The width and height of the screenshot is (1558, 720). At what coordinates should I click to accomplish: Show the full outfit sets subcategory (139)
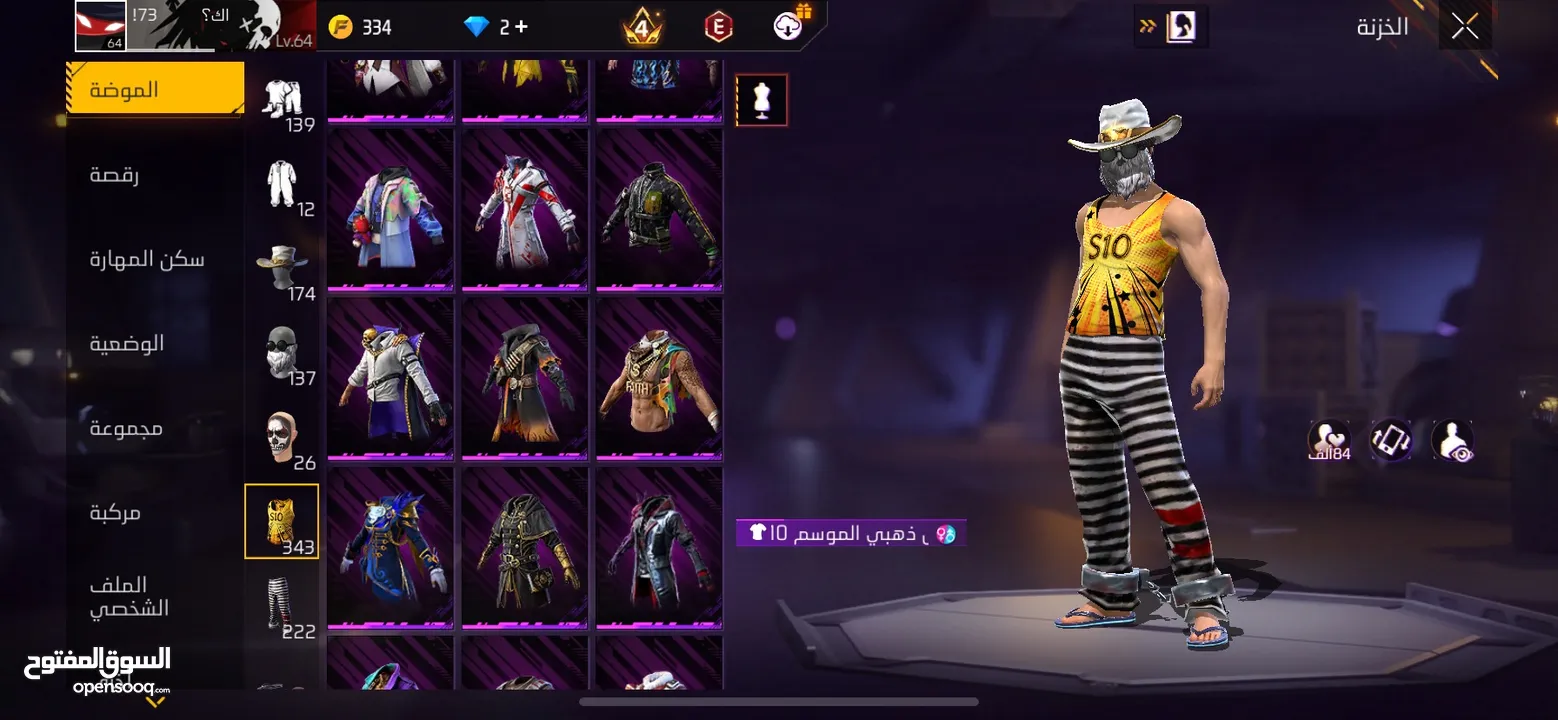[x=282, y=100]
